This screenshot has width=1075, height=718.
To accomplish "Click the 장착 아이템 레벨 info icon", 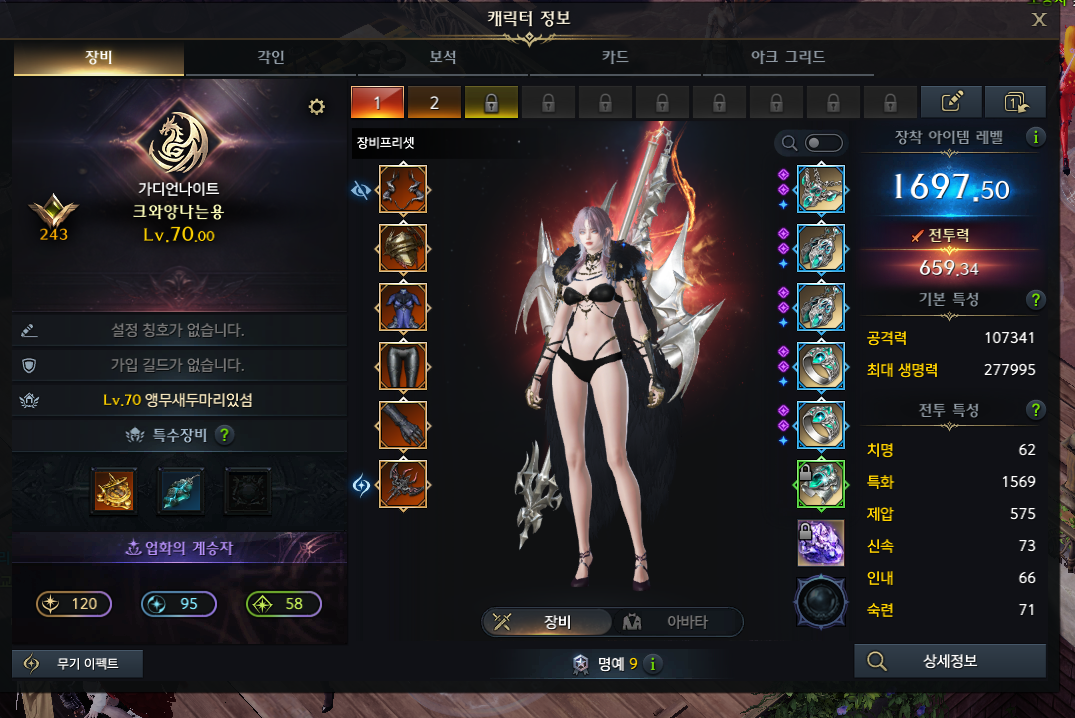I will point(1036,137).
